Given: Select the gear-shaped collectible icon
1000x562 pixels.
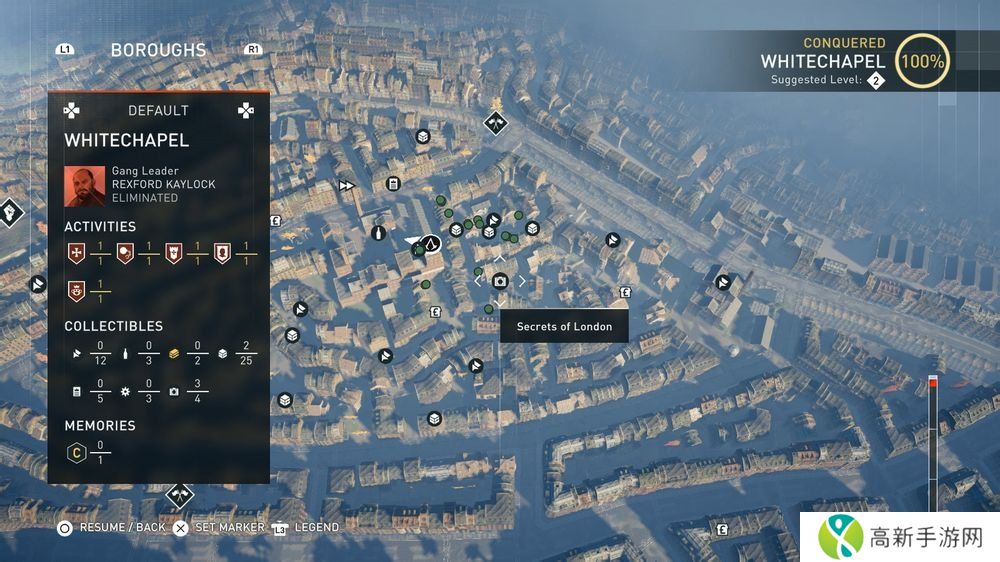Looking at the screenshot, I should click(125, 392).
